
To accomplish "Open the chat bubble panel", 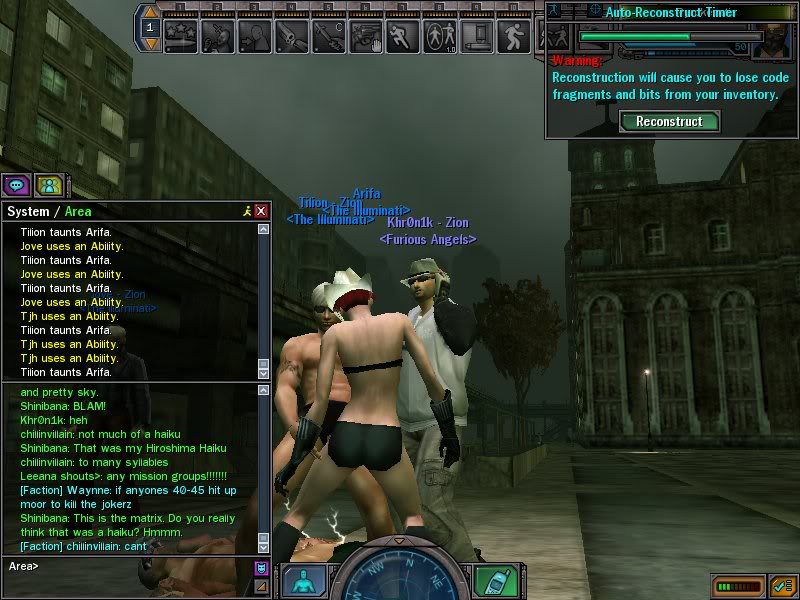I will click(x=17, y=185).
